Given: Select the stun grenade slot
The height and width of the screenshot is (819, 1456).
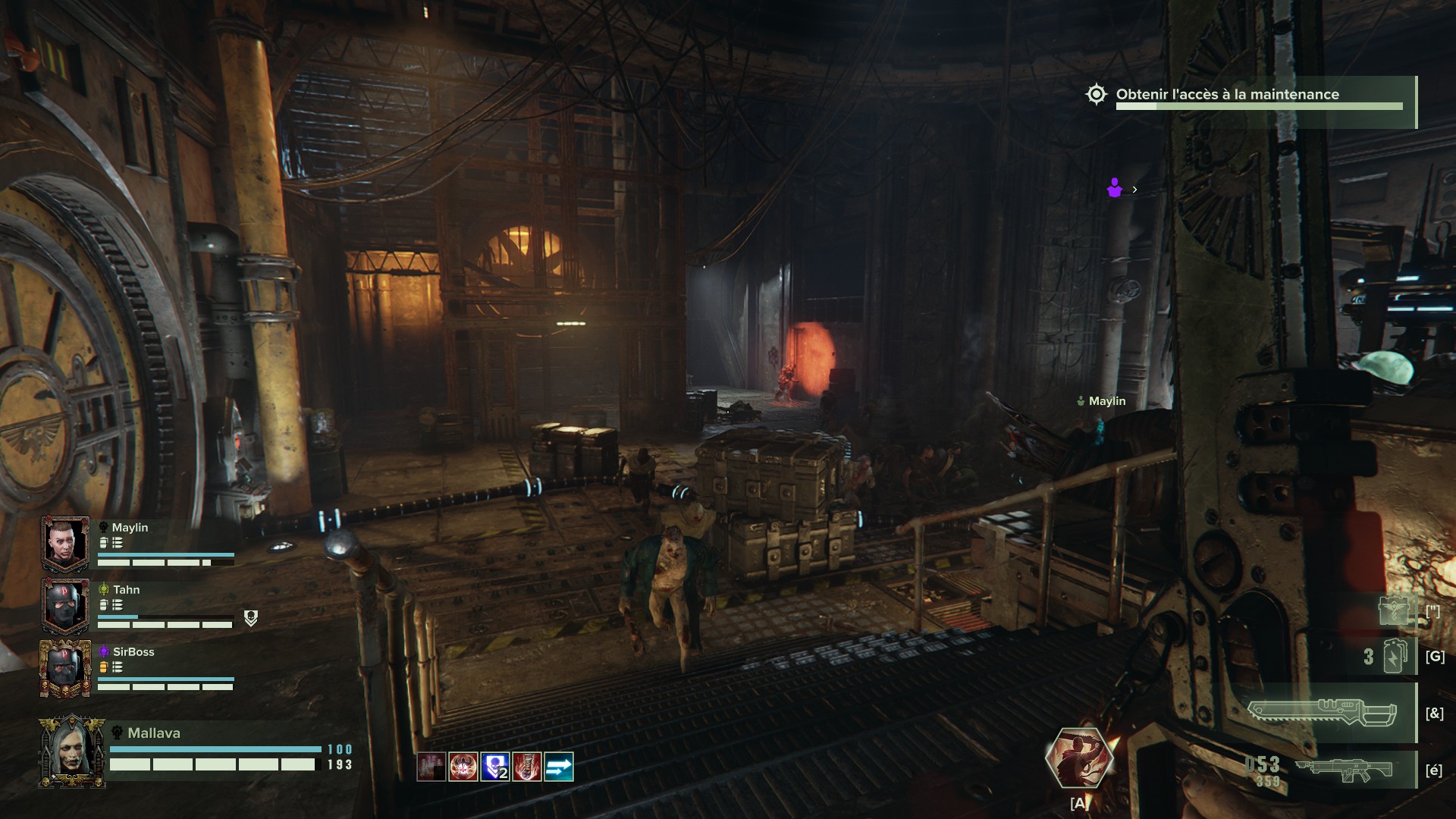Looking at the screenshot, I should tap(1395, 656).
